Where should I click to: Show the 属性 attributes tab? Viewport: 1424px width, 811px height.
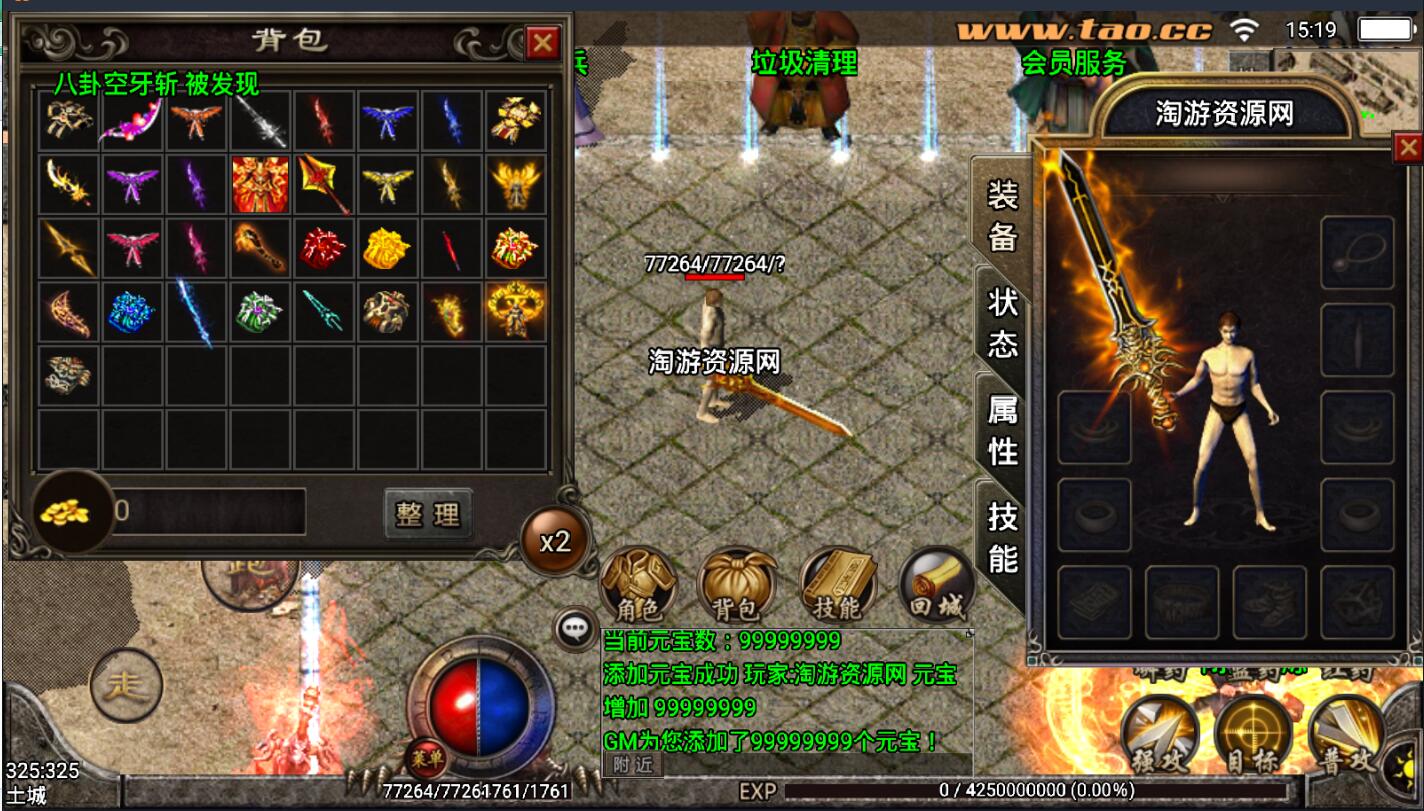coord(1002,429)
